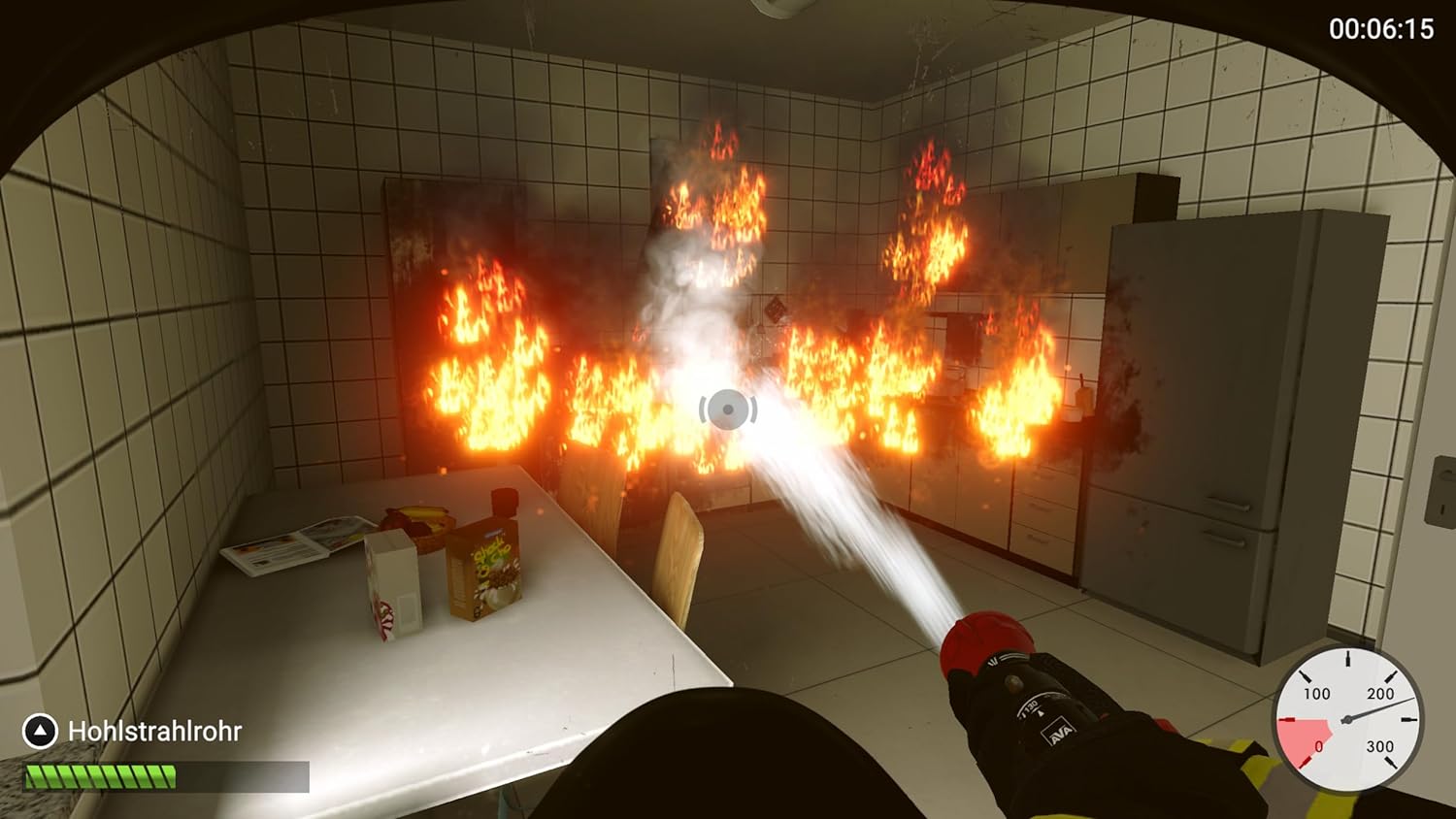Select the circular up-arrow nozzle indicator
The image size is (1456, 819).
click(39, 733)
